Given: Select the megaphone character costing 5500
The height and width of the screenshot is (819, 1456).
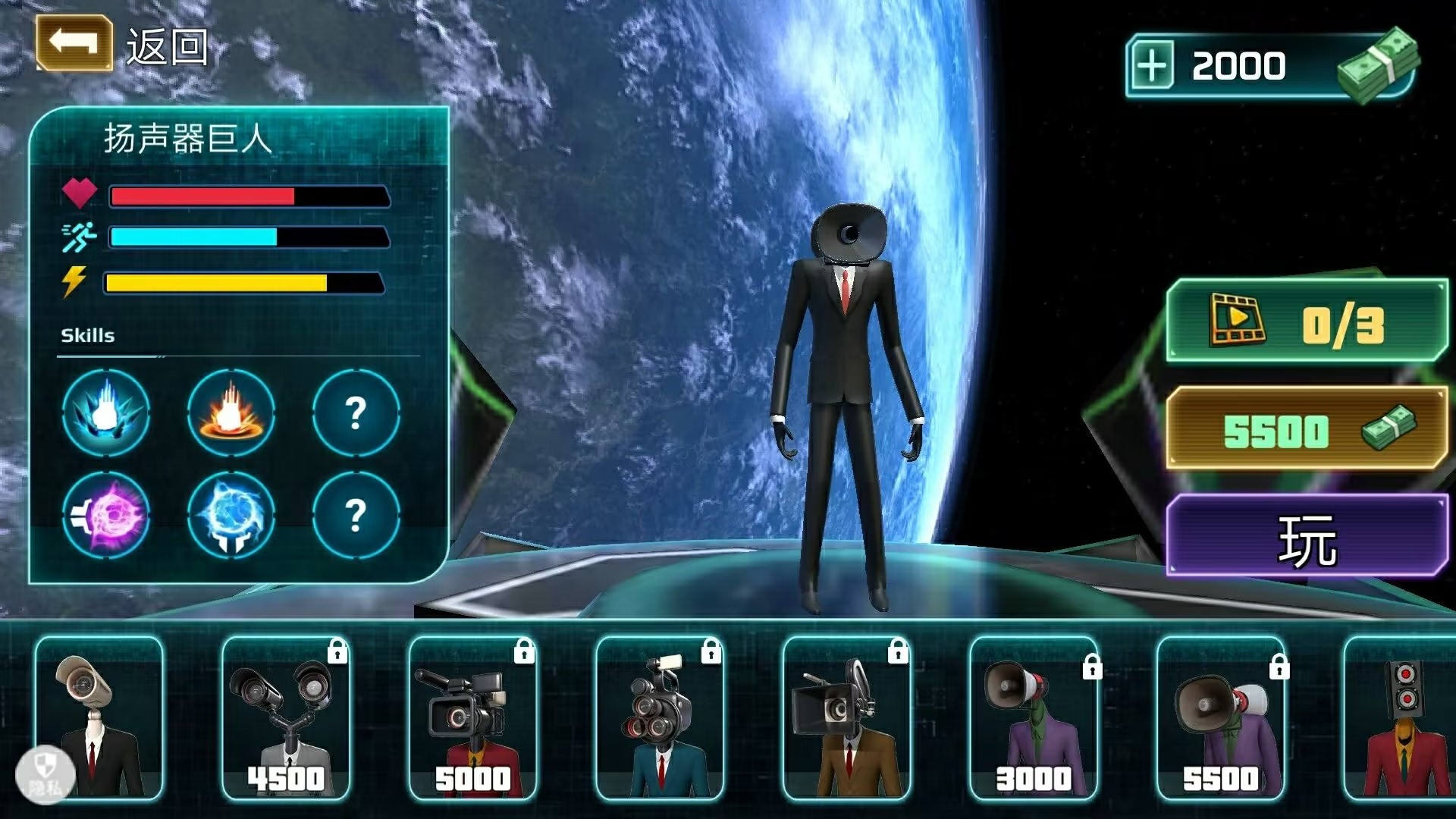Looking at the screenshot, I should click(x=1220, y=717).
